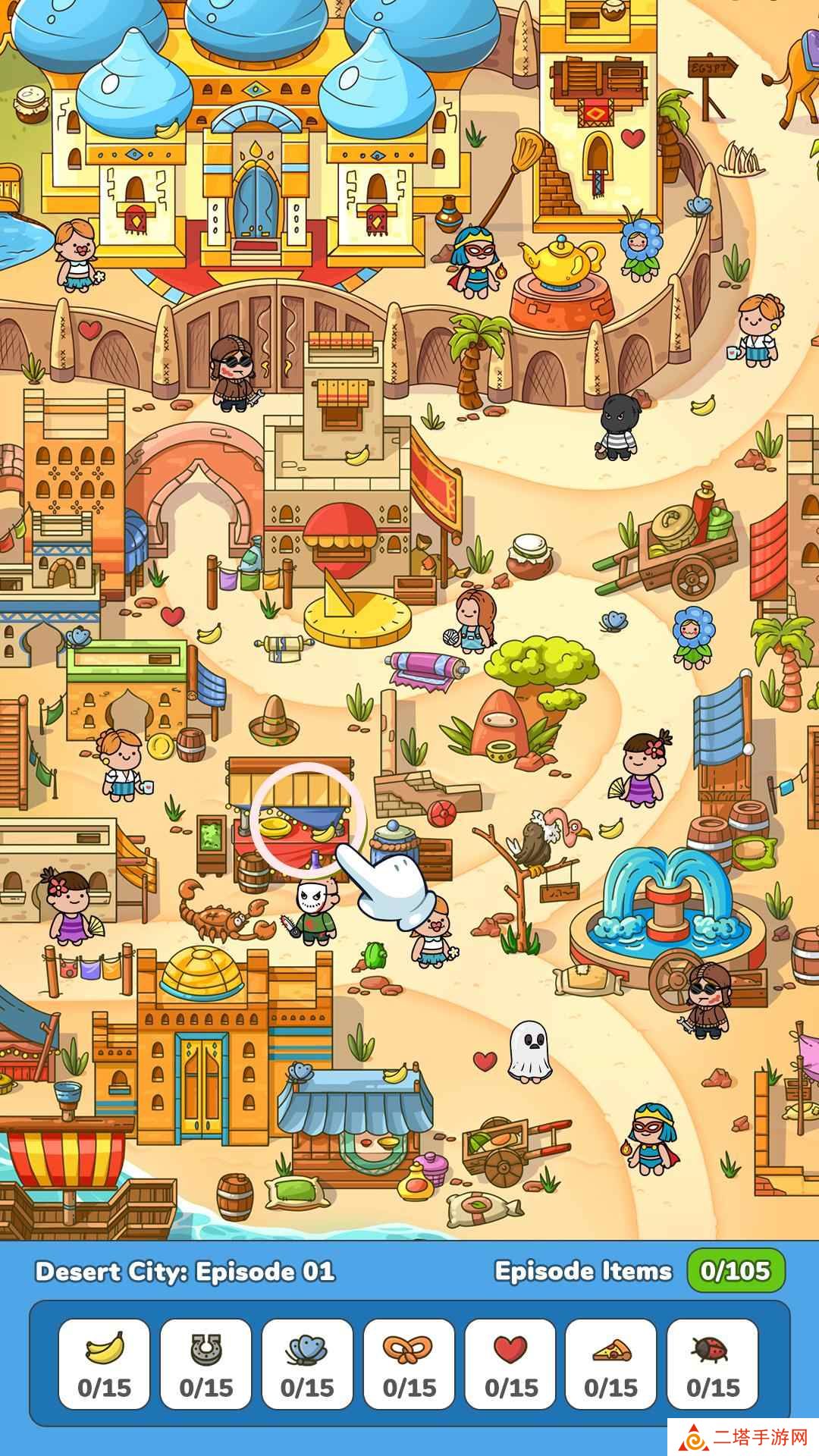Select the horseshoe item tracker
Image resolution: width=819 pixels, height=1456 pixels.
206,1363
